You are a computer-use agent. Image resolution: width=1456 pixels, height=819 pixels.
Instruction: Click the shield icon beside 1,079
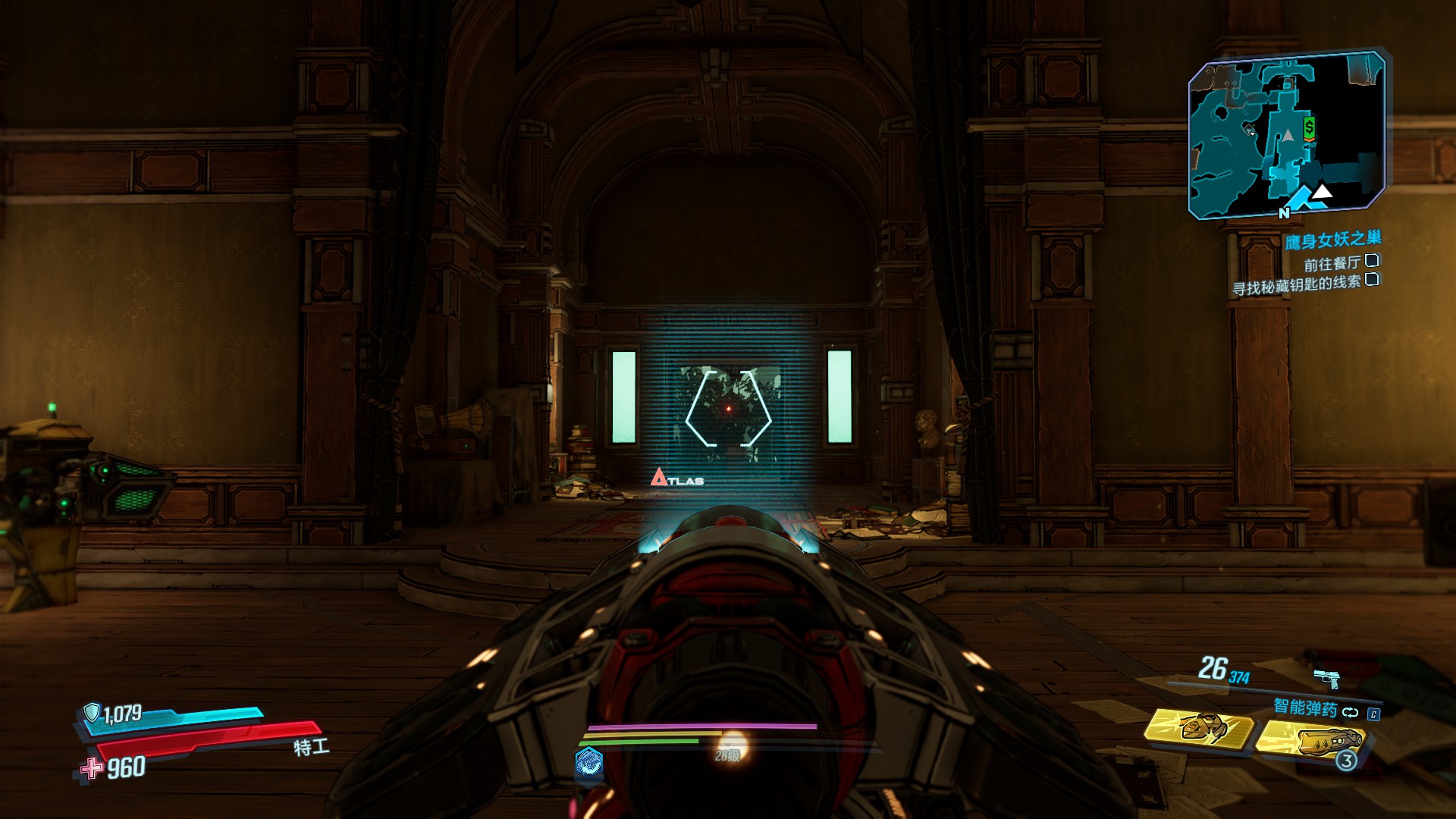(x=92, y=713)
